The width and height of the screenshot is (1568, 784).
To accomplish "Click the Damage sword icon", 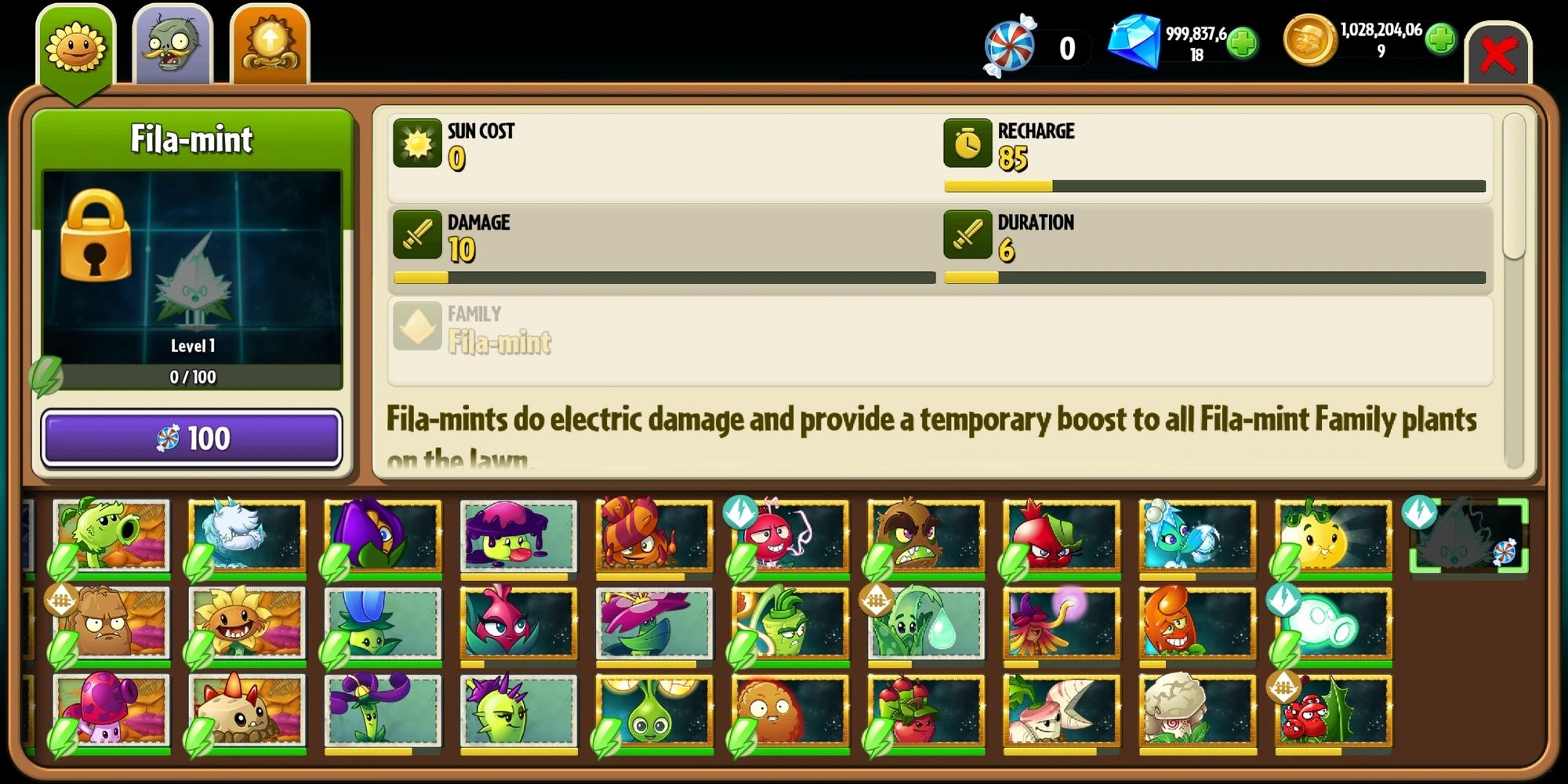I will pos(418,236).
